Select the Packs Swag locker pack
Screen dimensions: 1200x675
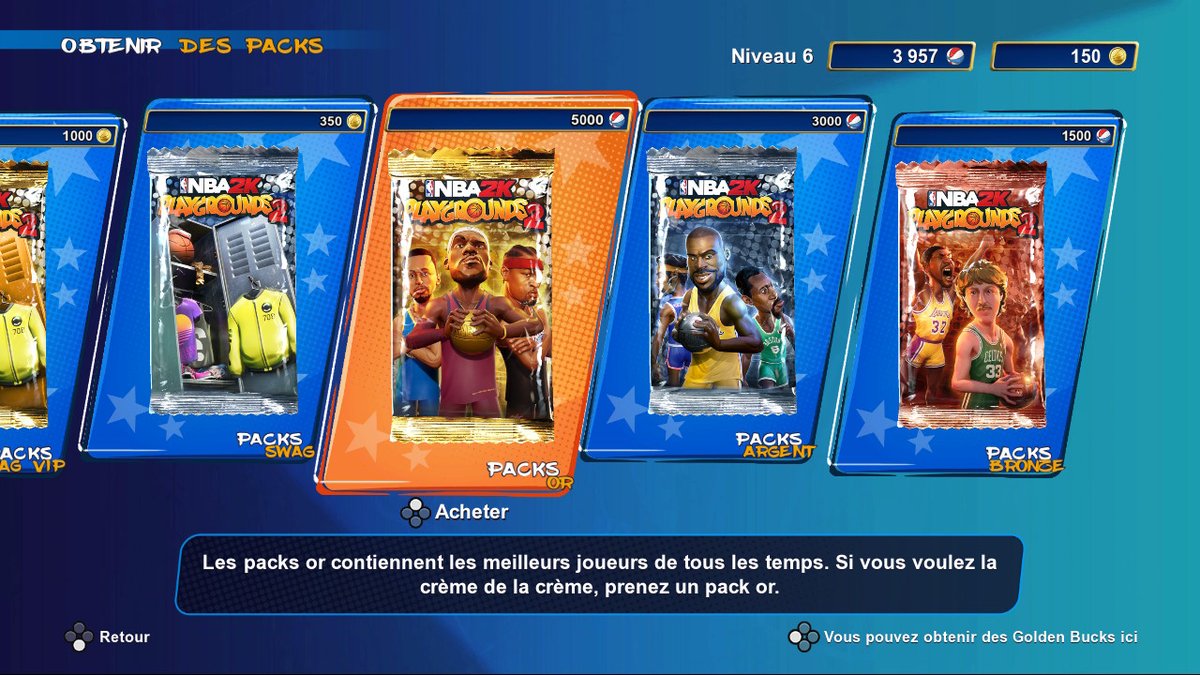click(222, 280)
